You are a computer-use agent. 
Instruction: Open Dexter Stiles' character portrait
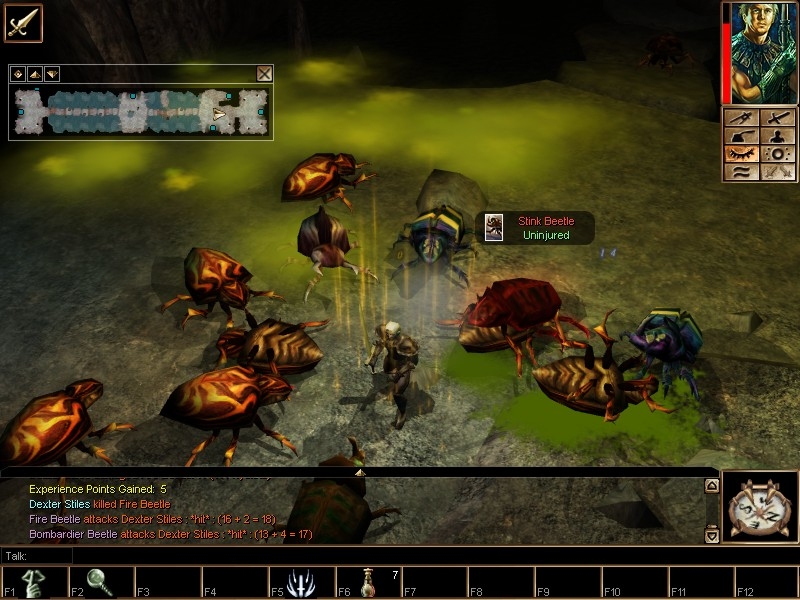coord(762,52)
